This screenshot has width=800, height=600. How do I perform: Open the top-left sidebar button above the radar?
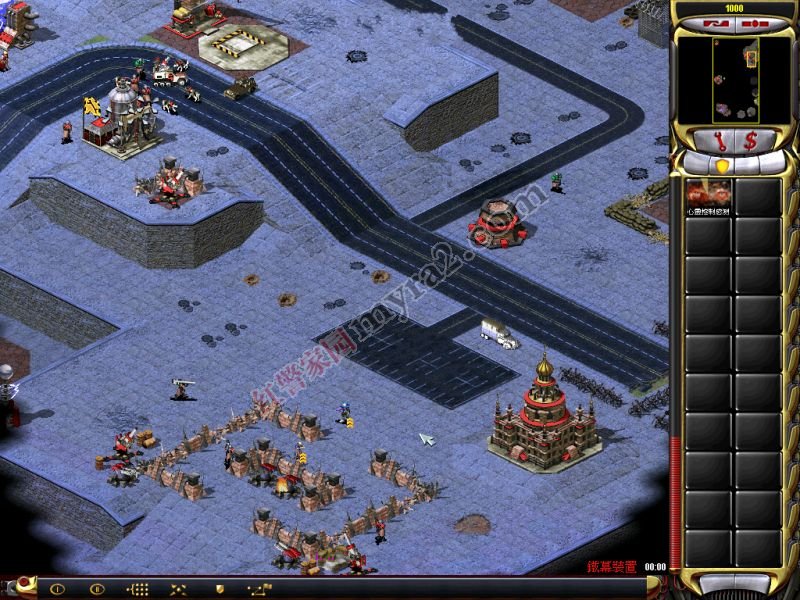[718, 22]
